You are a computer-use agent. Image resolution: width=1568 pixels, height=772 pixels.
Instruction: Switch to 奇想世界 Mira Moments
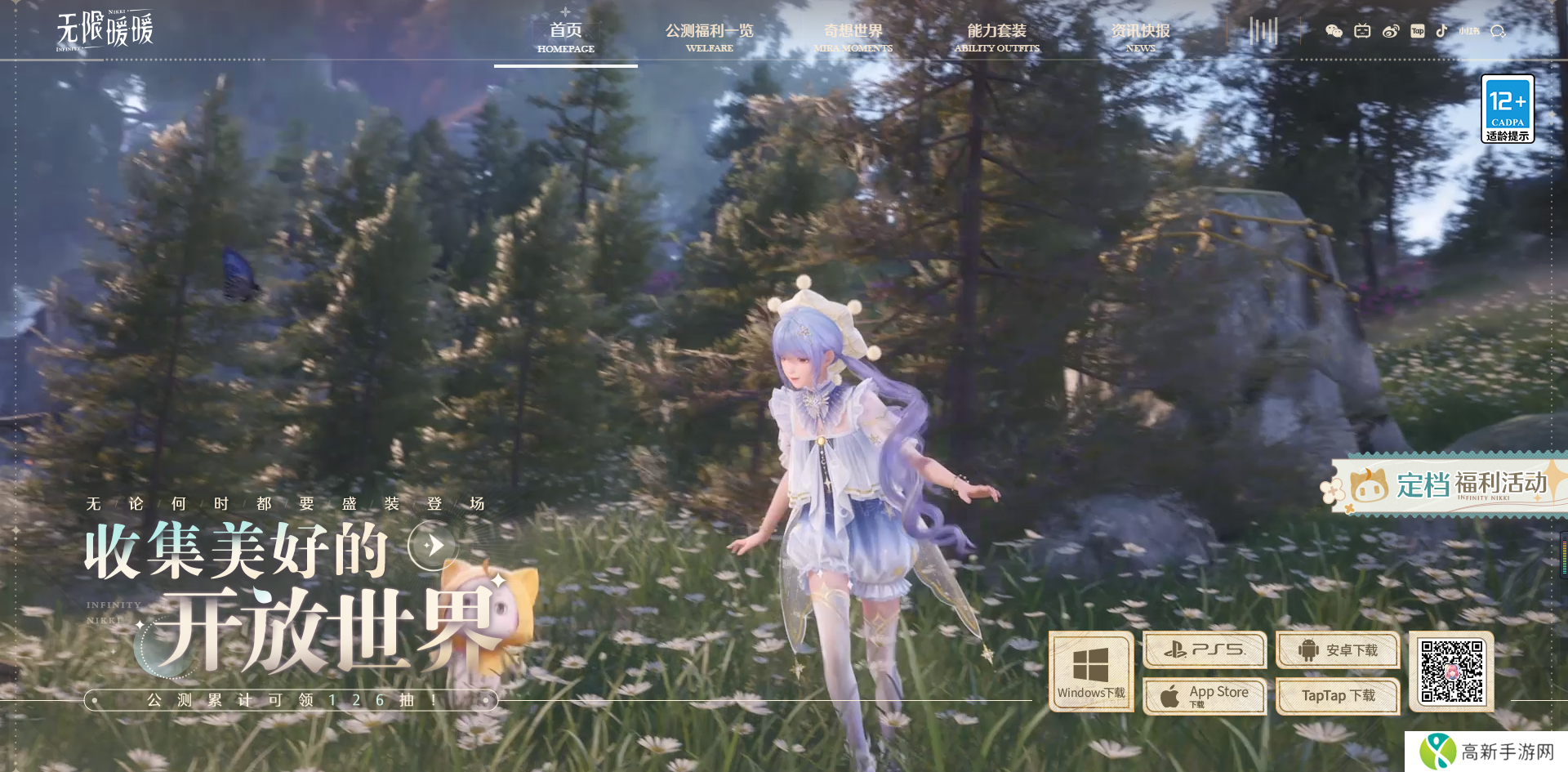[x=853, y=38]
